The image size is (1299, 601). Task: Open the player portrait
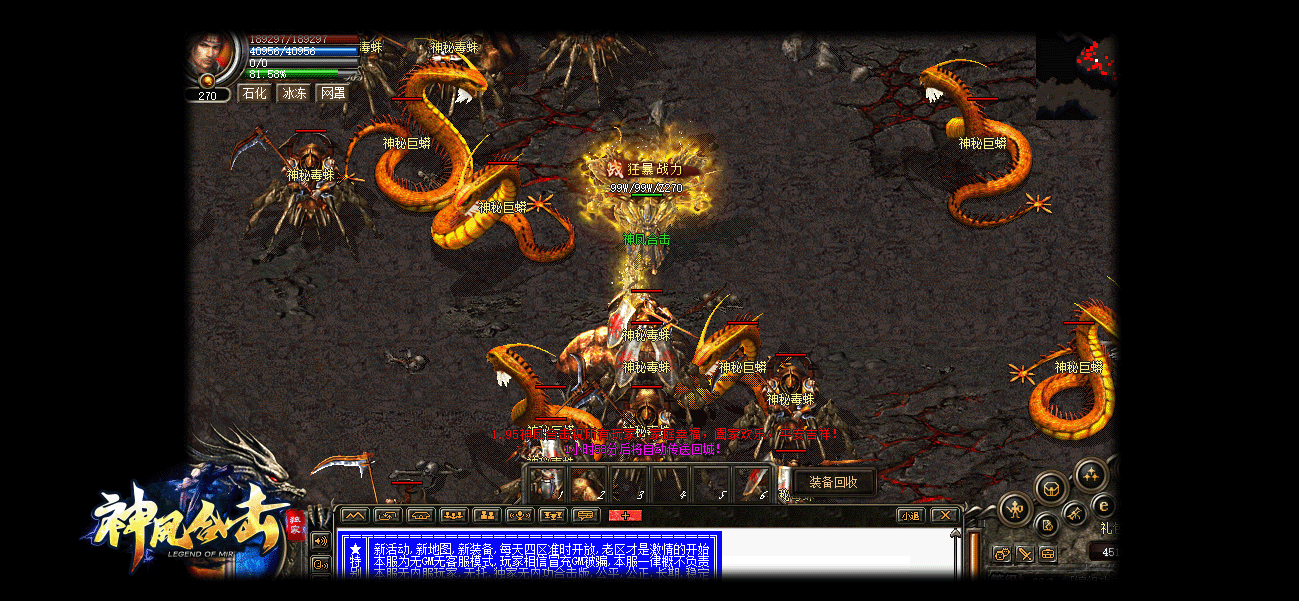(x=211, y=58)
